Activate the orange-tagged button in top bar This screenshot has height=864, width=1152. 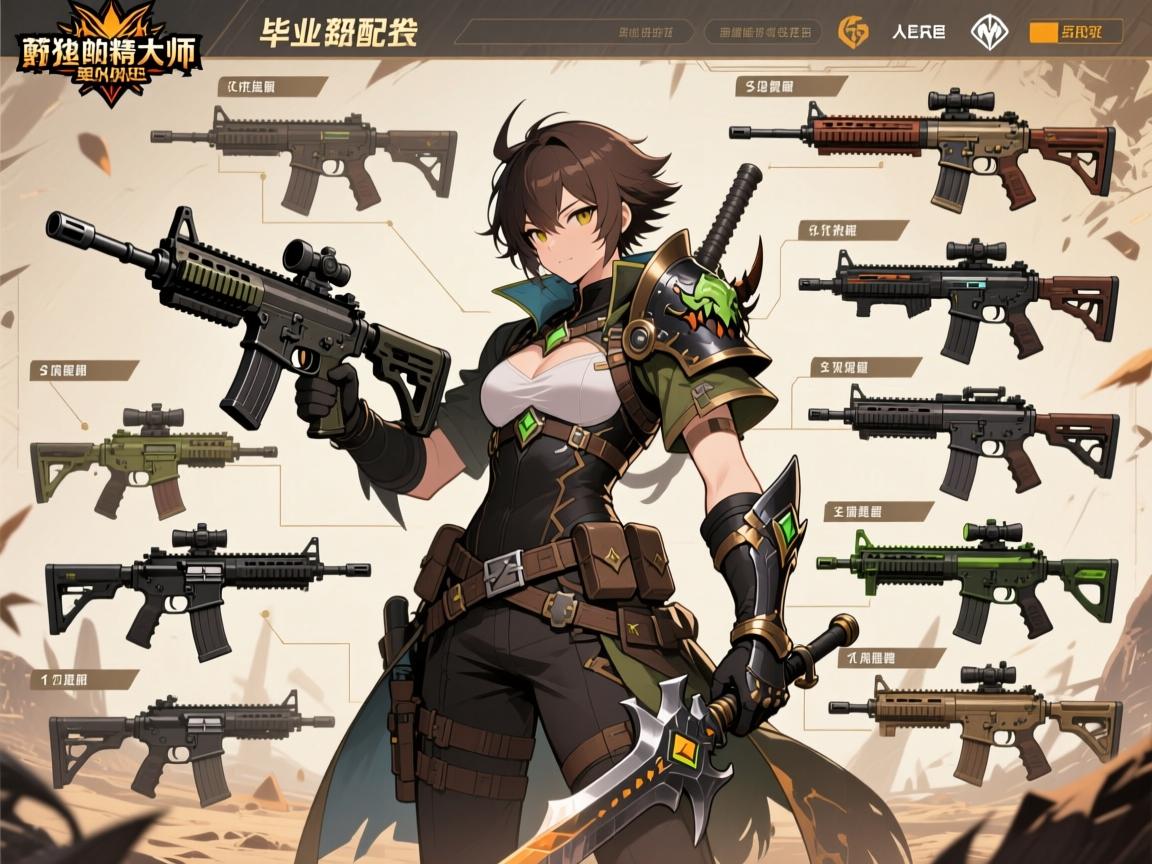(x=1075, y=32)
